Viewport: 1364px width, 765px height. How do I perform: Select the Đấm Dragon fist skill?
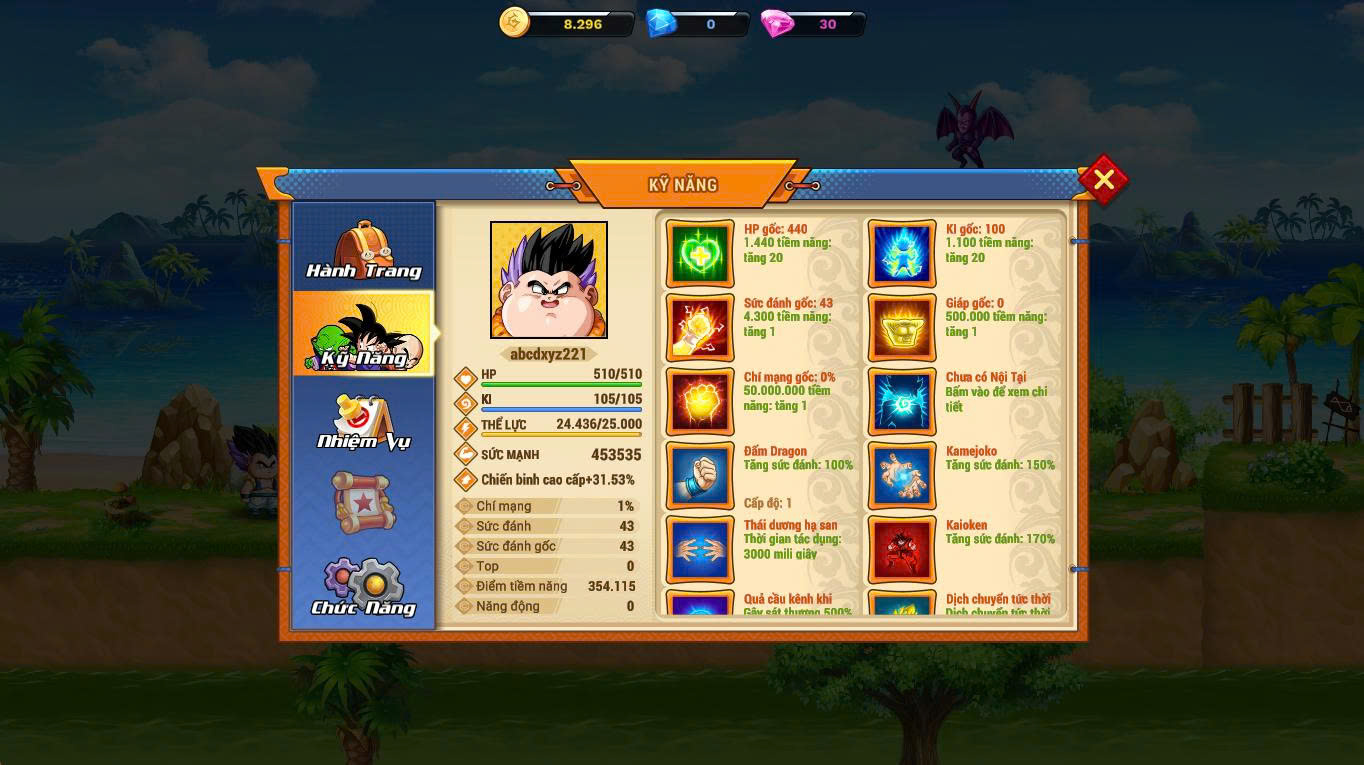click(700, 476)
